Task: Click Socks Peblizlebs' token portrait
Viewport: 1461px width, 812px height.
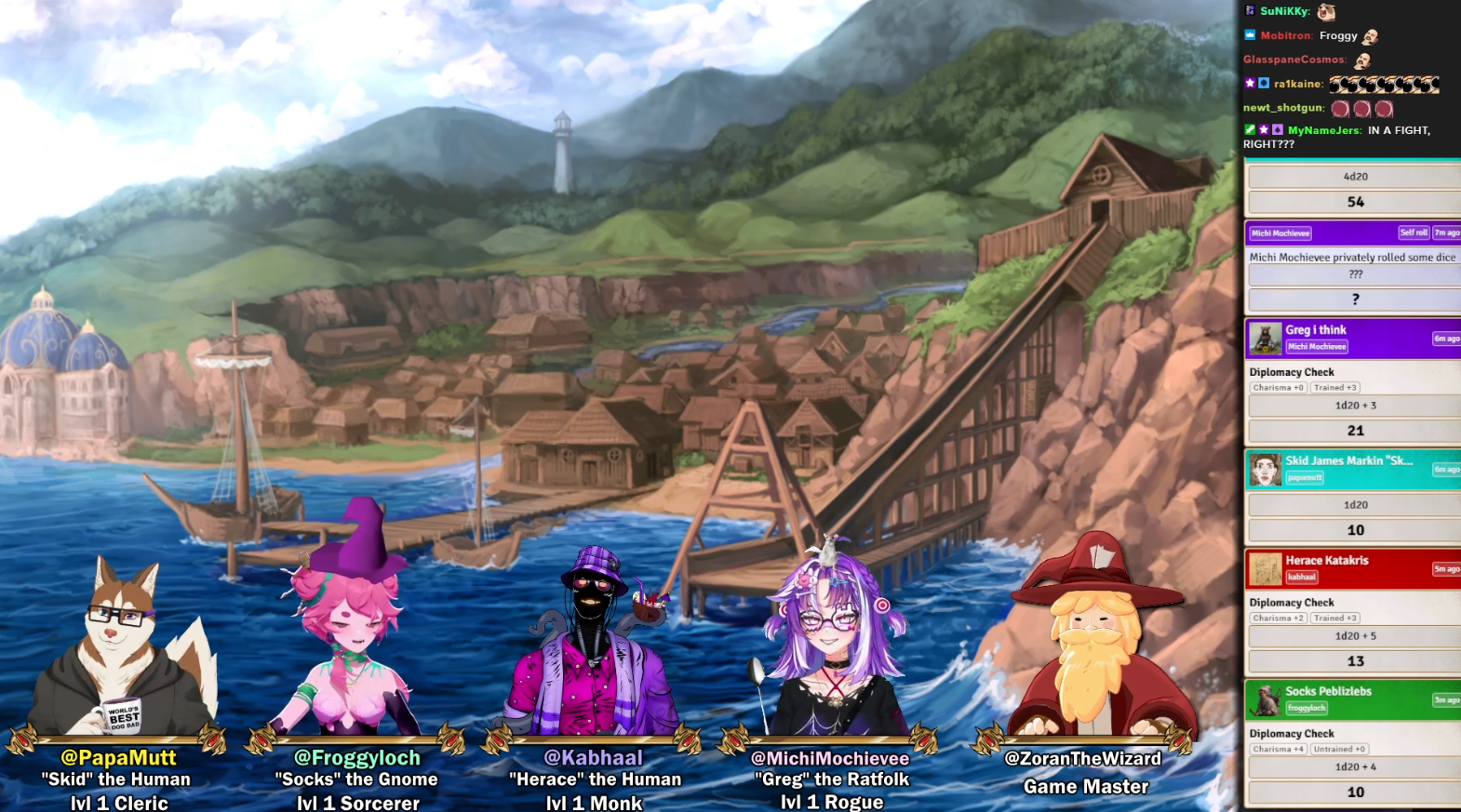Action: (x=1265, y=699)
